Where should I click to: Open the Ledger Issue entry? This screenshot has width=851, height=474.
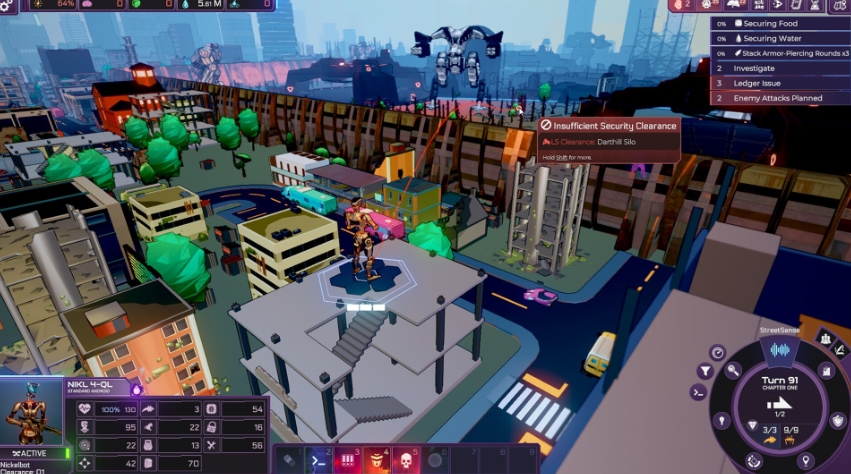(757, 83)
